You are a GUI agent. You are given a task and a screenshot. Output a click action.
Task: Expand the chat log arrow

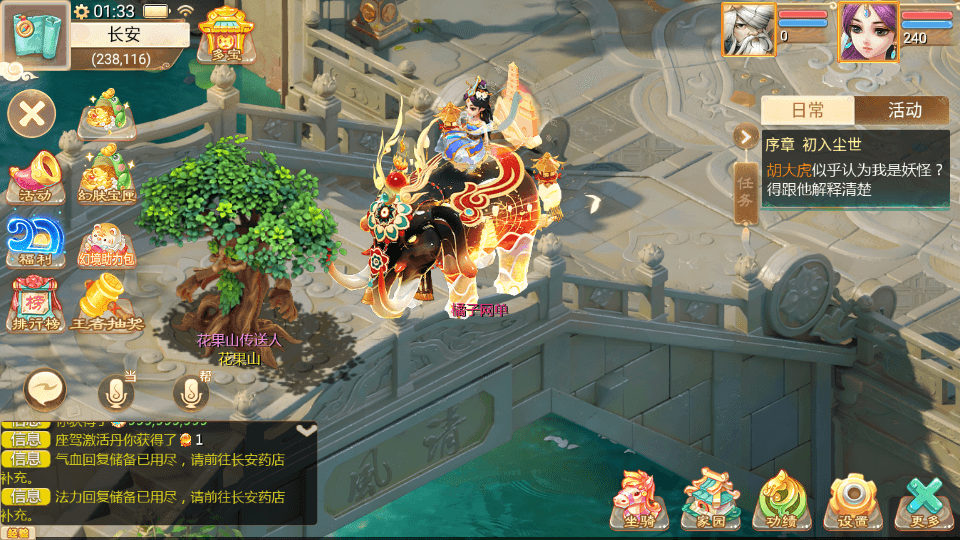click(x=307, y=430)
